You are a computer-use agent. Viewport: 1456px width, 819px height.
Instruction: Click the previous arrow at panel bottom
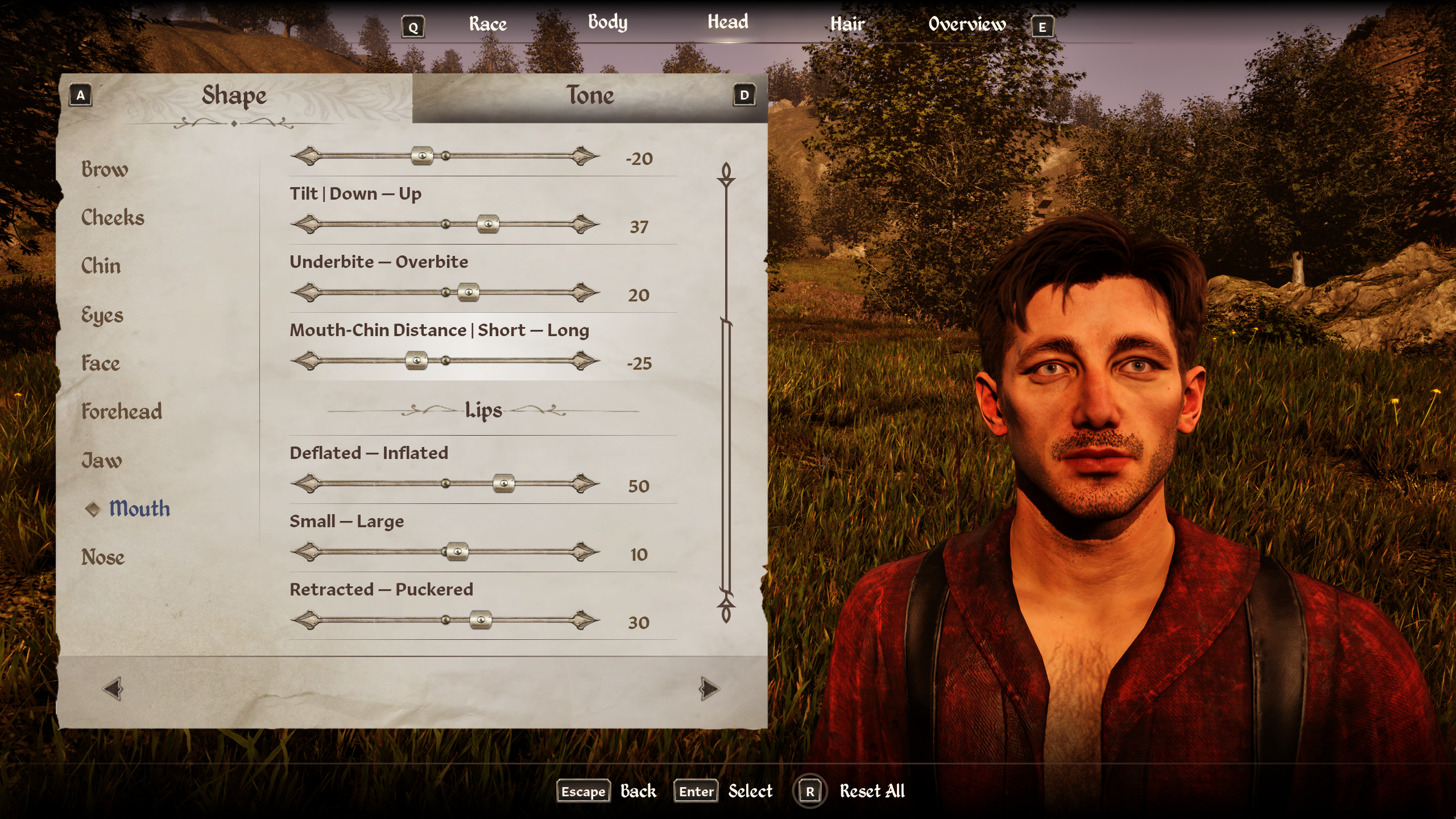pyautogui.click(x=113, y=689)
